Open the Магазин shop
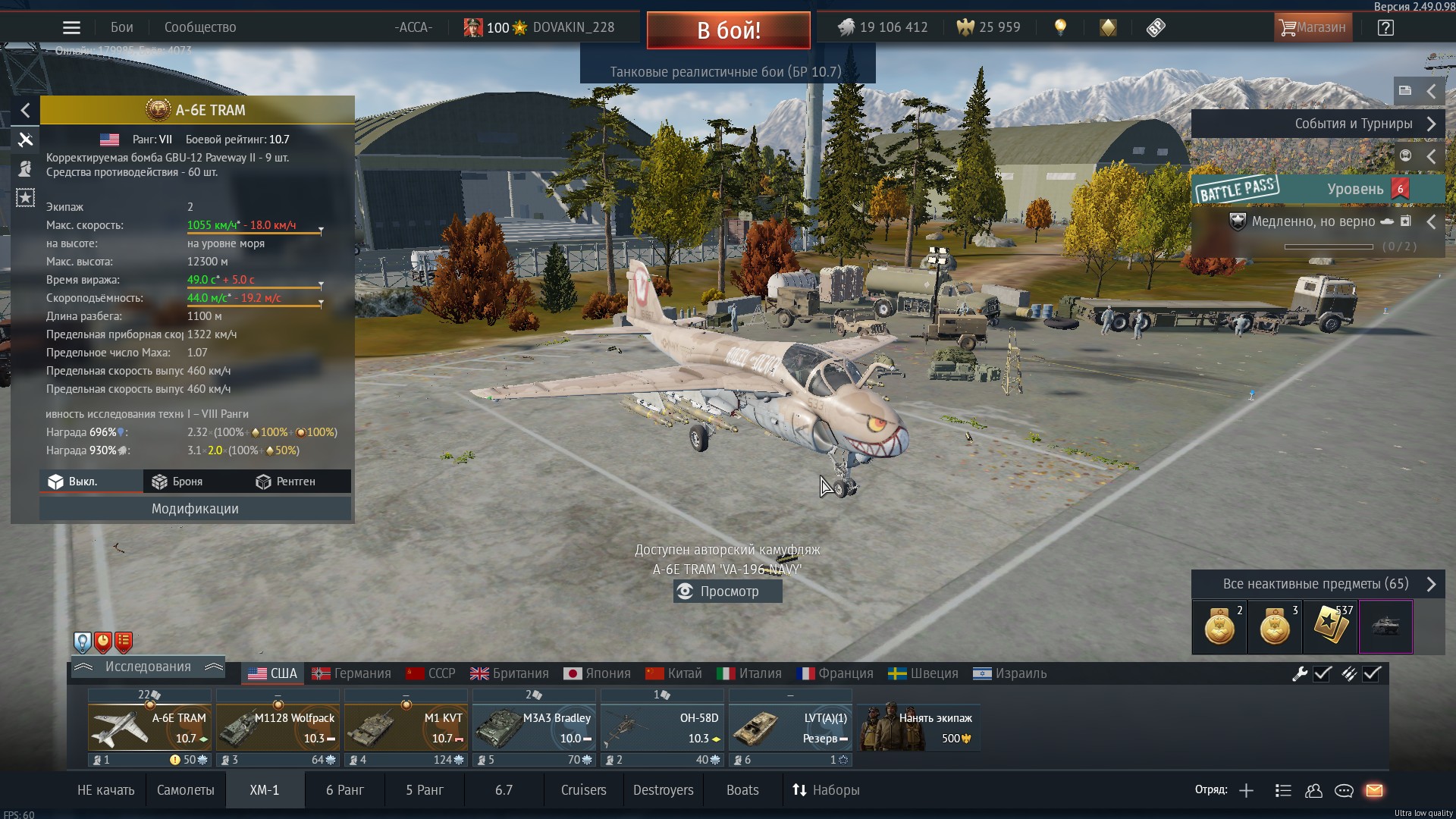The width and height of the screenshot is (1456, 819). [x=1313, y=28]
